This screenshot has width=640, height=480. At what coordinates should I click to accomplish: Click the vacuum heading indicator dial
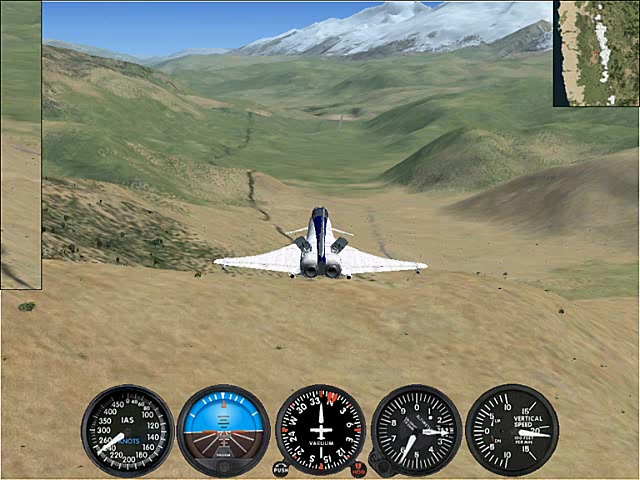pos(320,430)
